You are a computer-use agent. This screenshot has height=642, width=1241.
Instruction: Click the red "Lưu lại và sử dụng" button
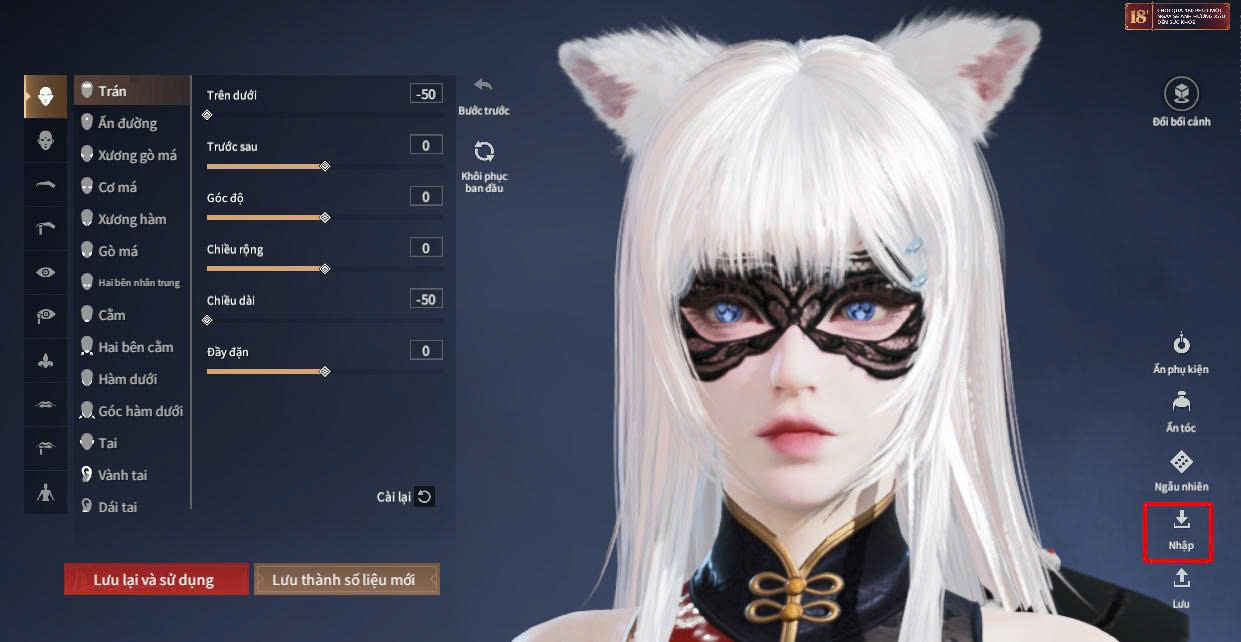coord(156,580)
